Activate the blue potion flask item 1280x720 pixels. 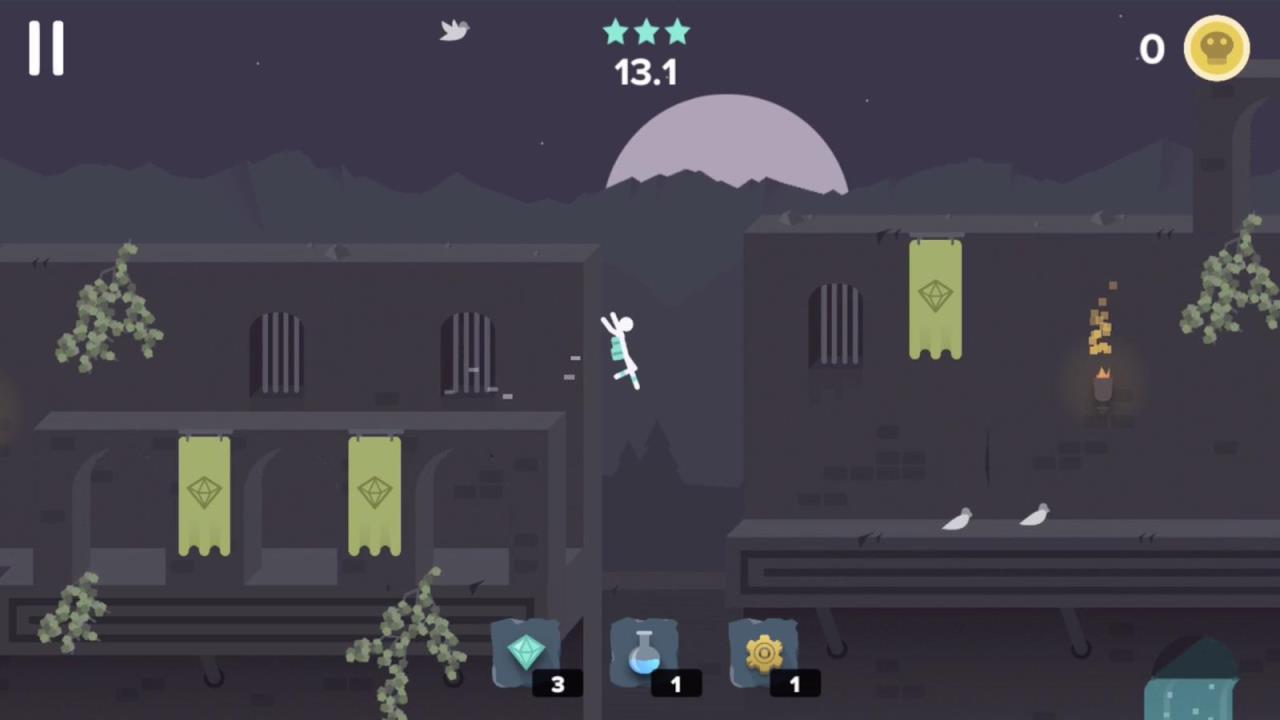(x=645, y=653)
